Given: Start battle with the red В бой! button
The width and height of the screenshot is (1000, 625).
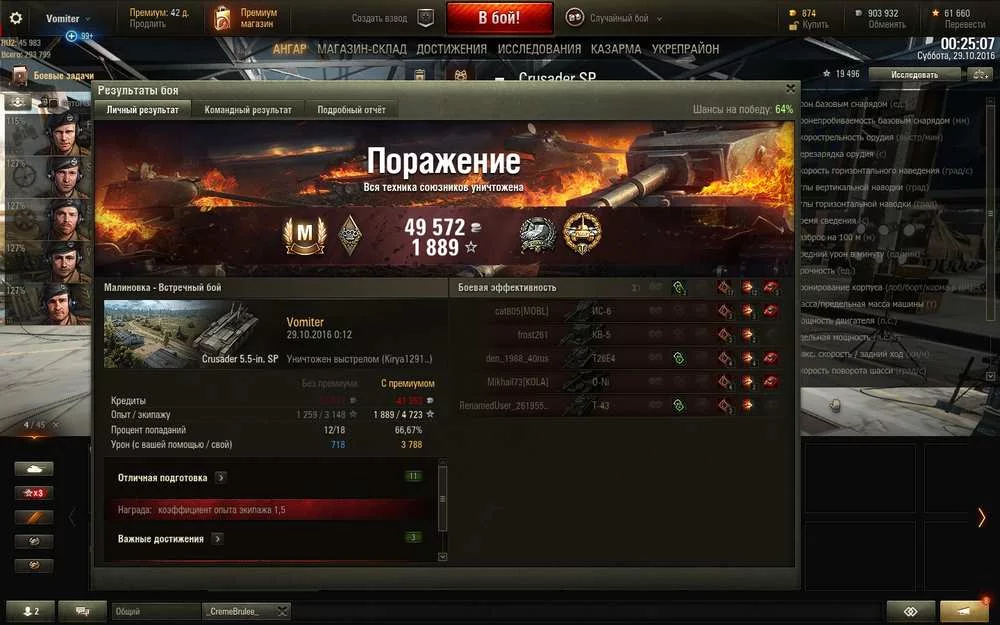Looking at the screenshot, I should (x=499, y=18).
